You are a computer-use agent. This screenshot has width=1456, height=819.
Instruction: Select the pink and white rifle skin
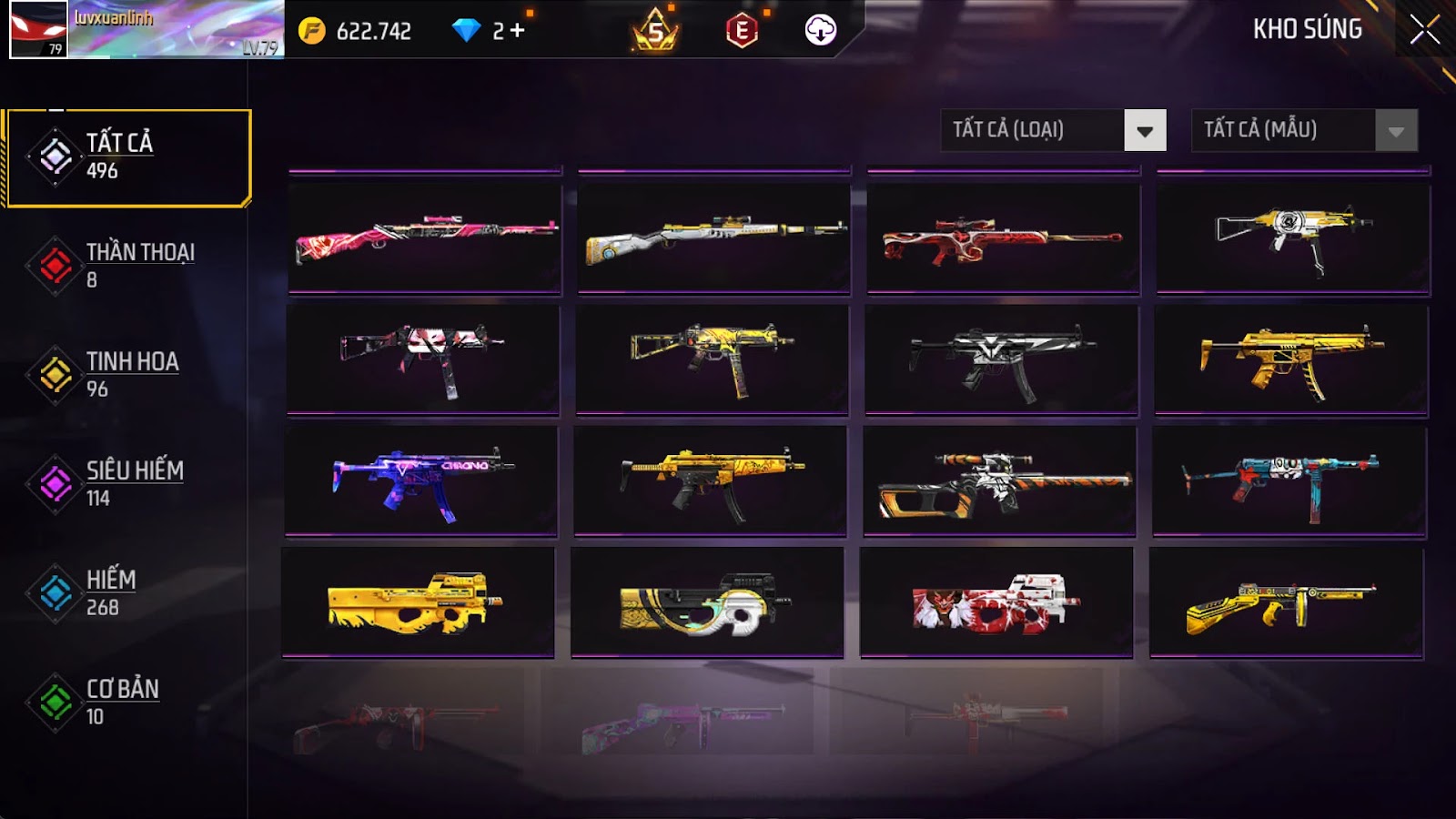coord(425,238)
